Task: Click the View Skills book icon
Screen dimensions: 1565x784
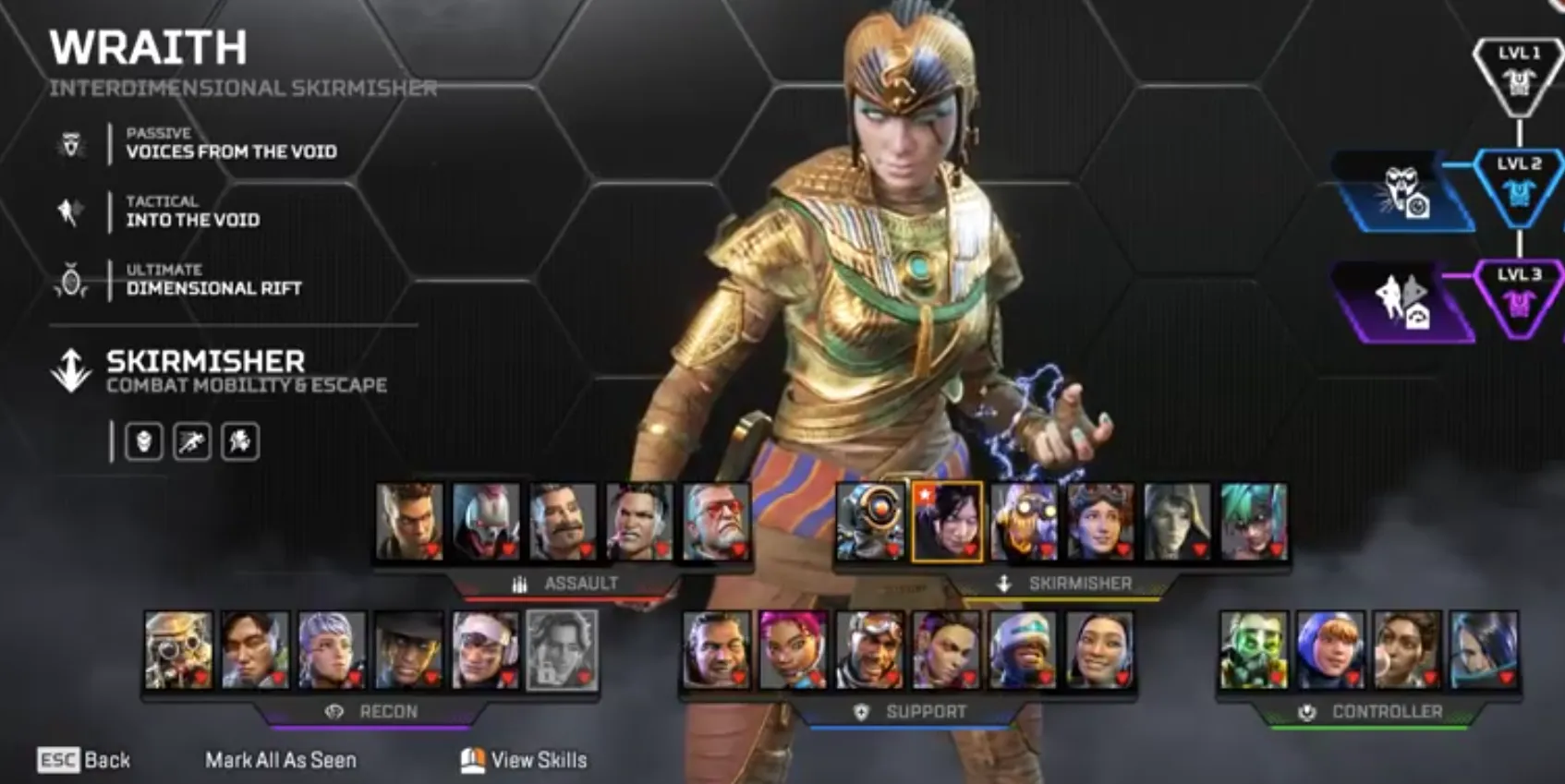Action: click(473, 760)
